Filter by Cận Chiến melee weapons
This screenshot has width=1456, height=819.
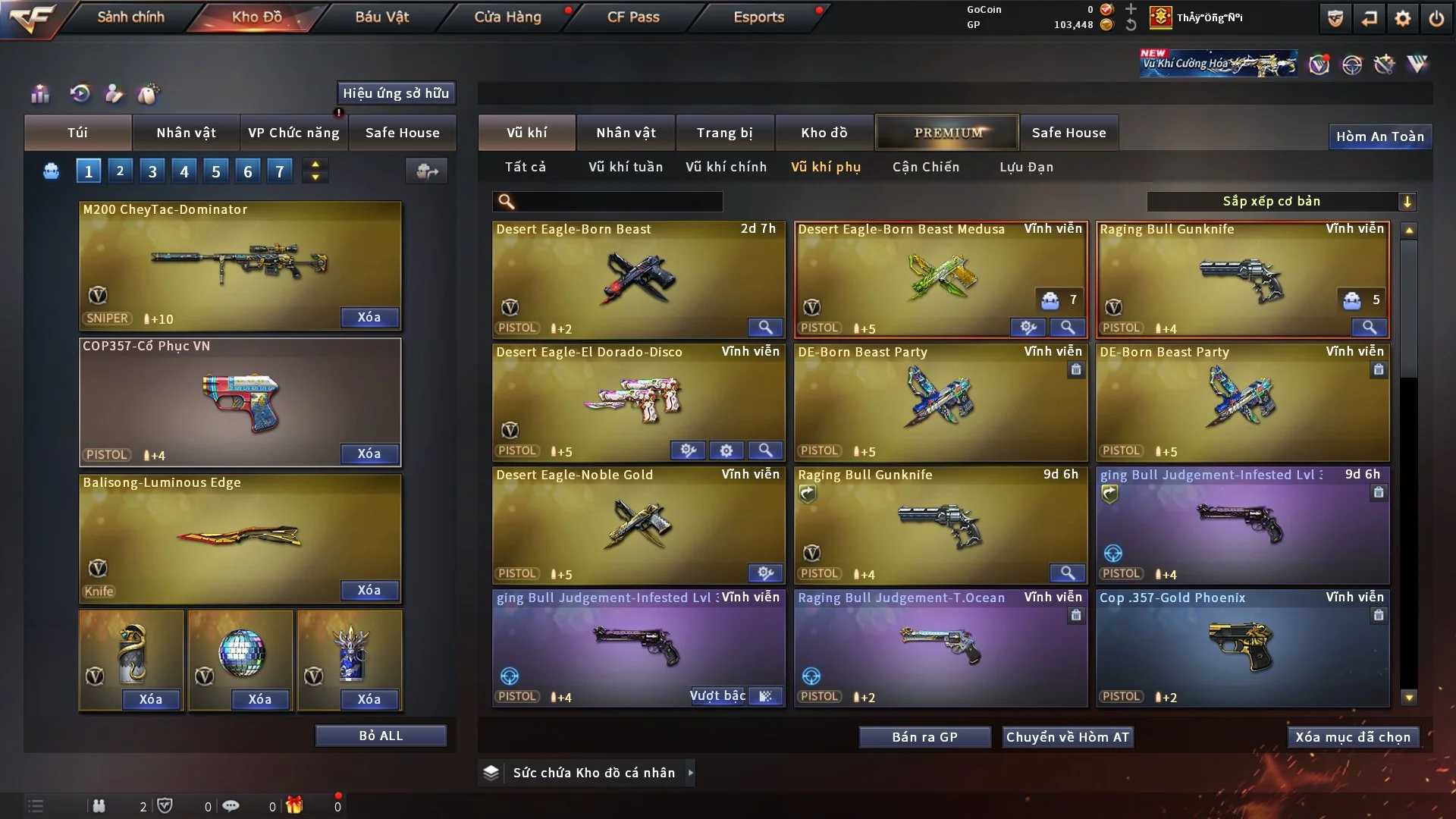click(925, 167)
